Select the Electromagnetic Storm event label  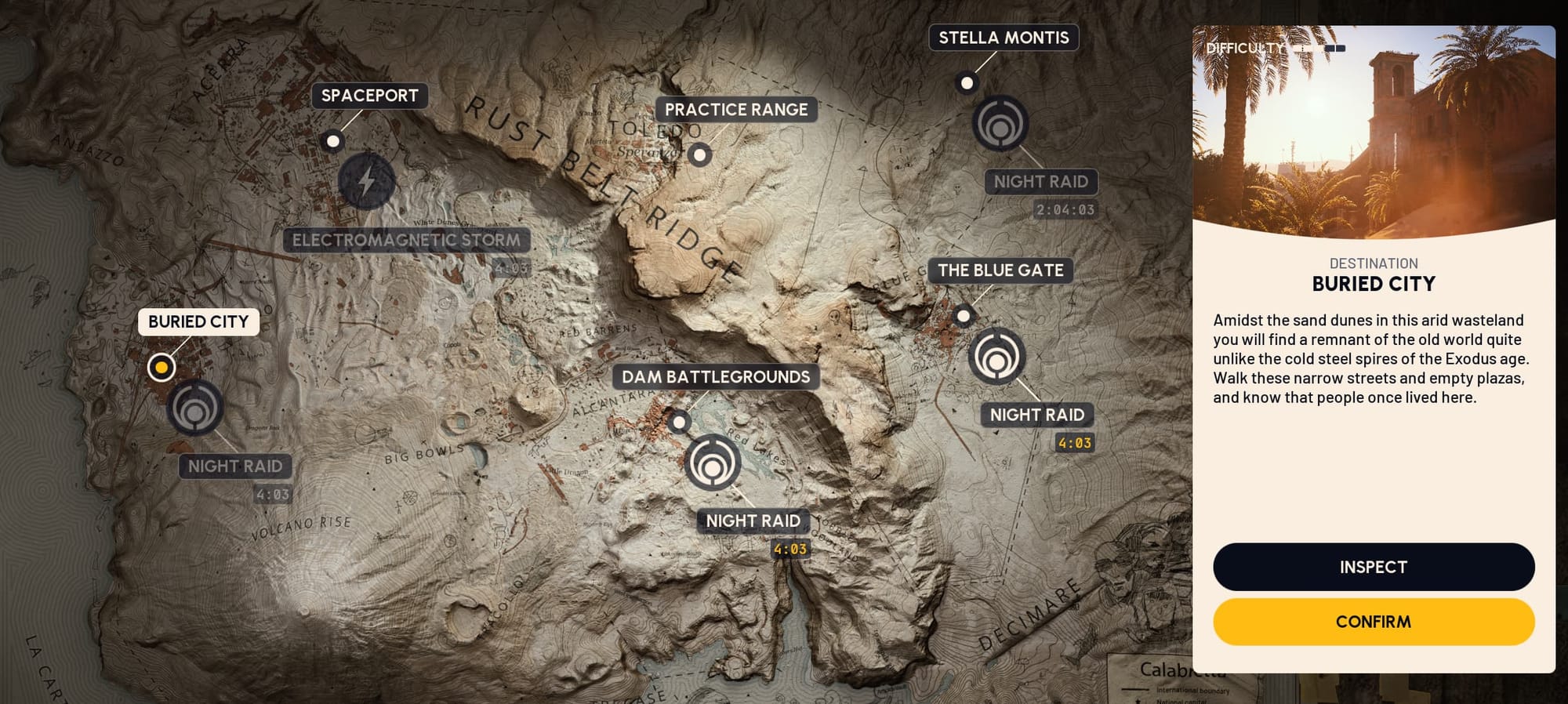[406, 240]
